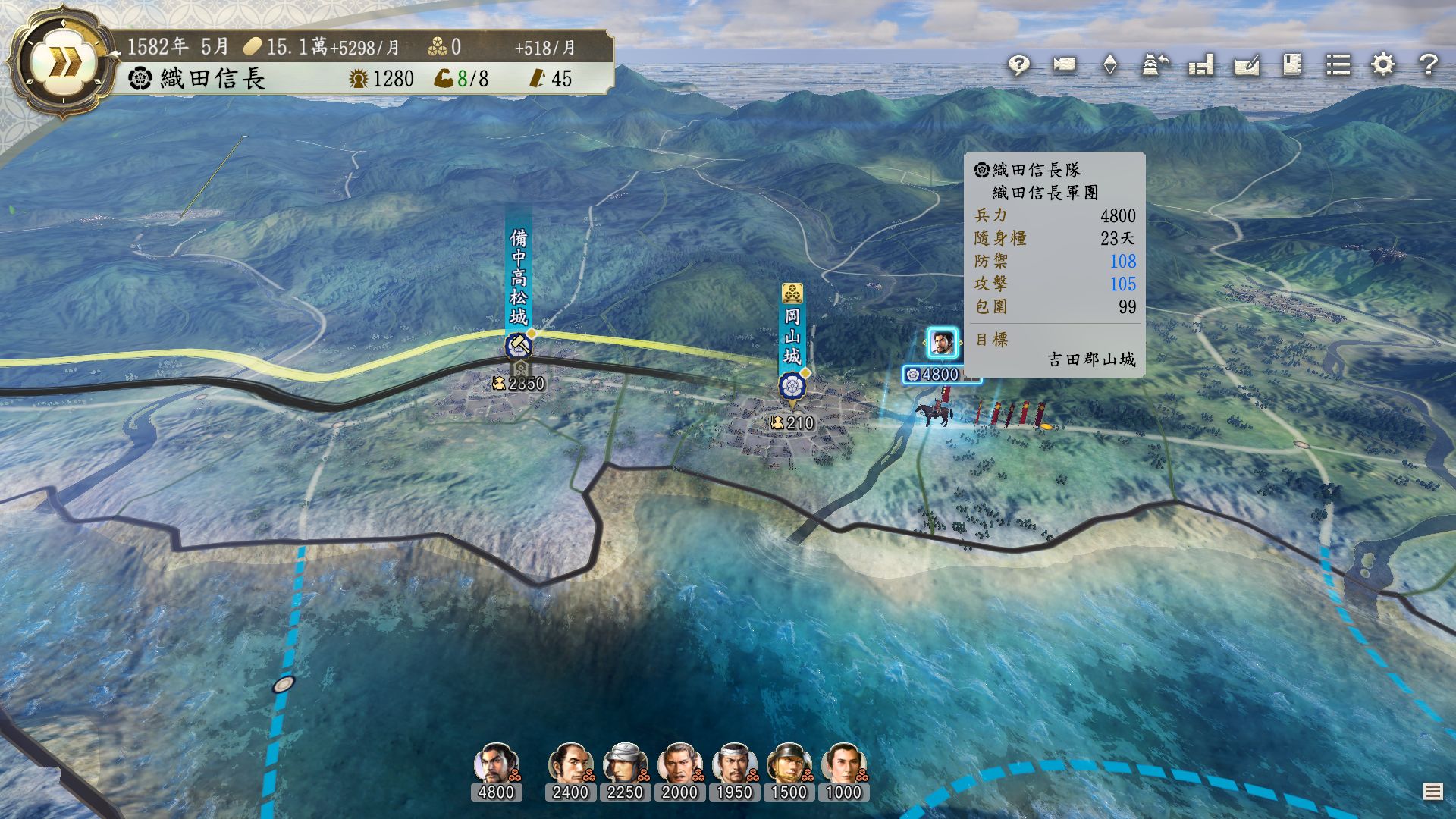Open the map editing pen icon

(x=1247, y=65)
